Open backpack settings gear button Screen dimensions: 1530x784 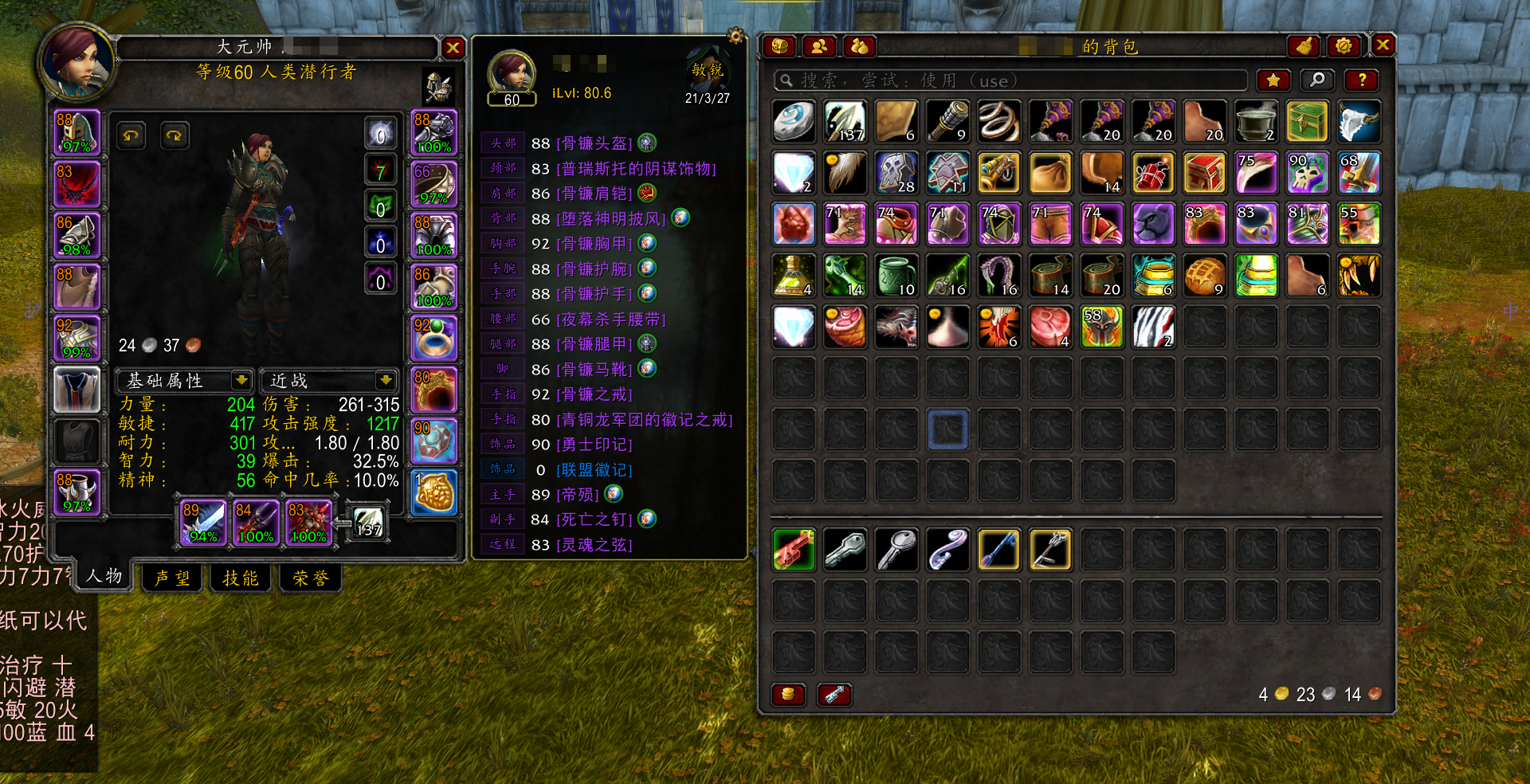pos(1343,46)
